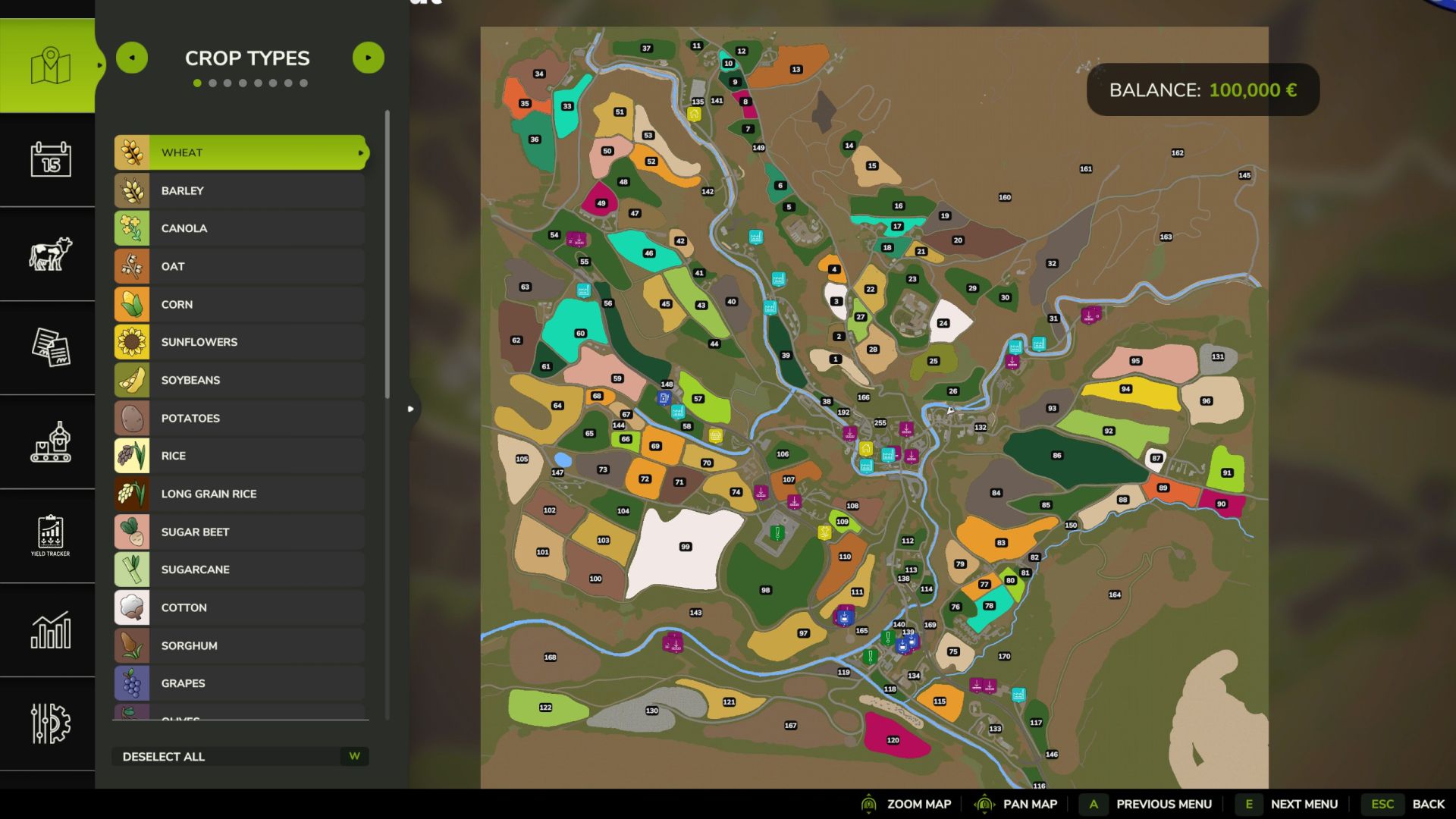
Task: Collapse the crop types side panel
Action: coord(410,409)
